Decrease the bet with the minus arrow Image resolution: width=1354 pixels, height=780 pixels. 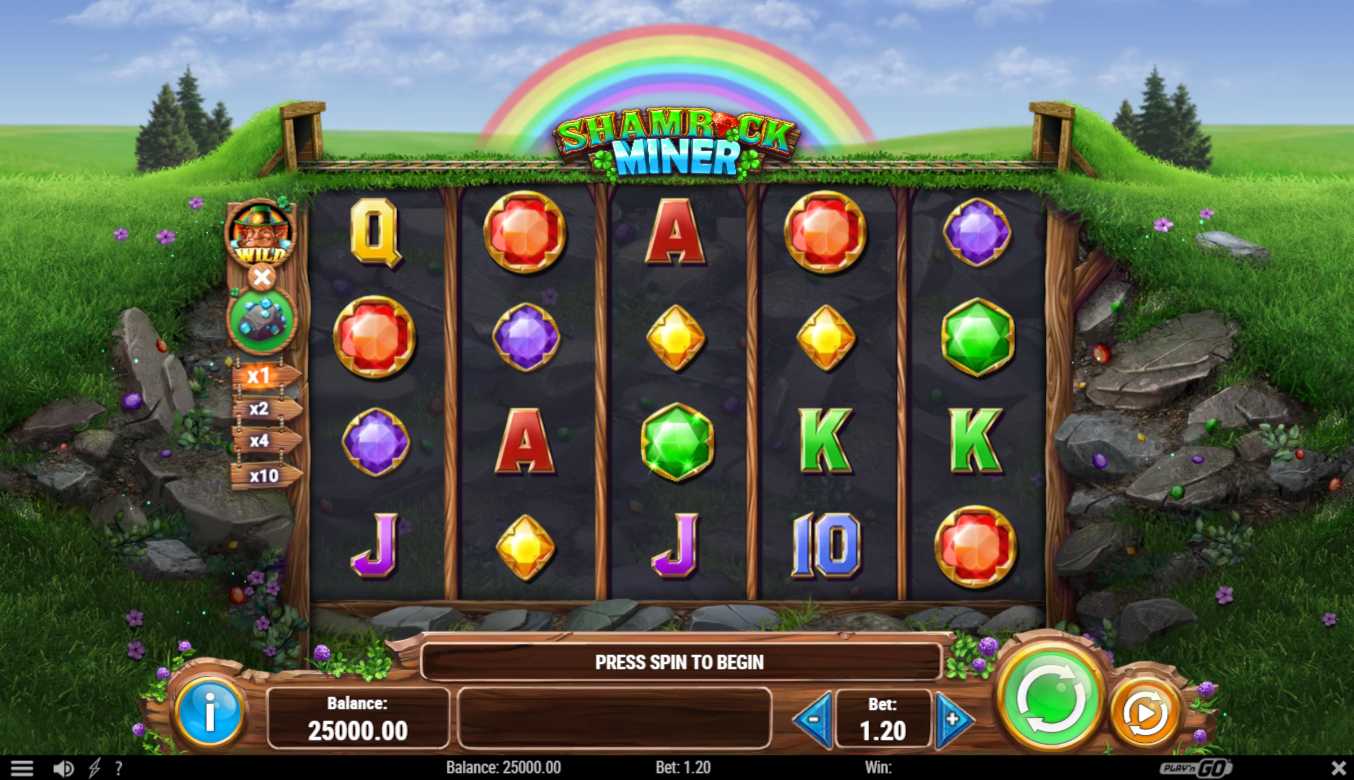coord(813,718)
